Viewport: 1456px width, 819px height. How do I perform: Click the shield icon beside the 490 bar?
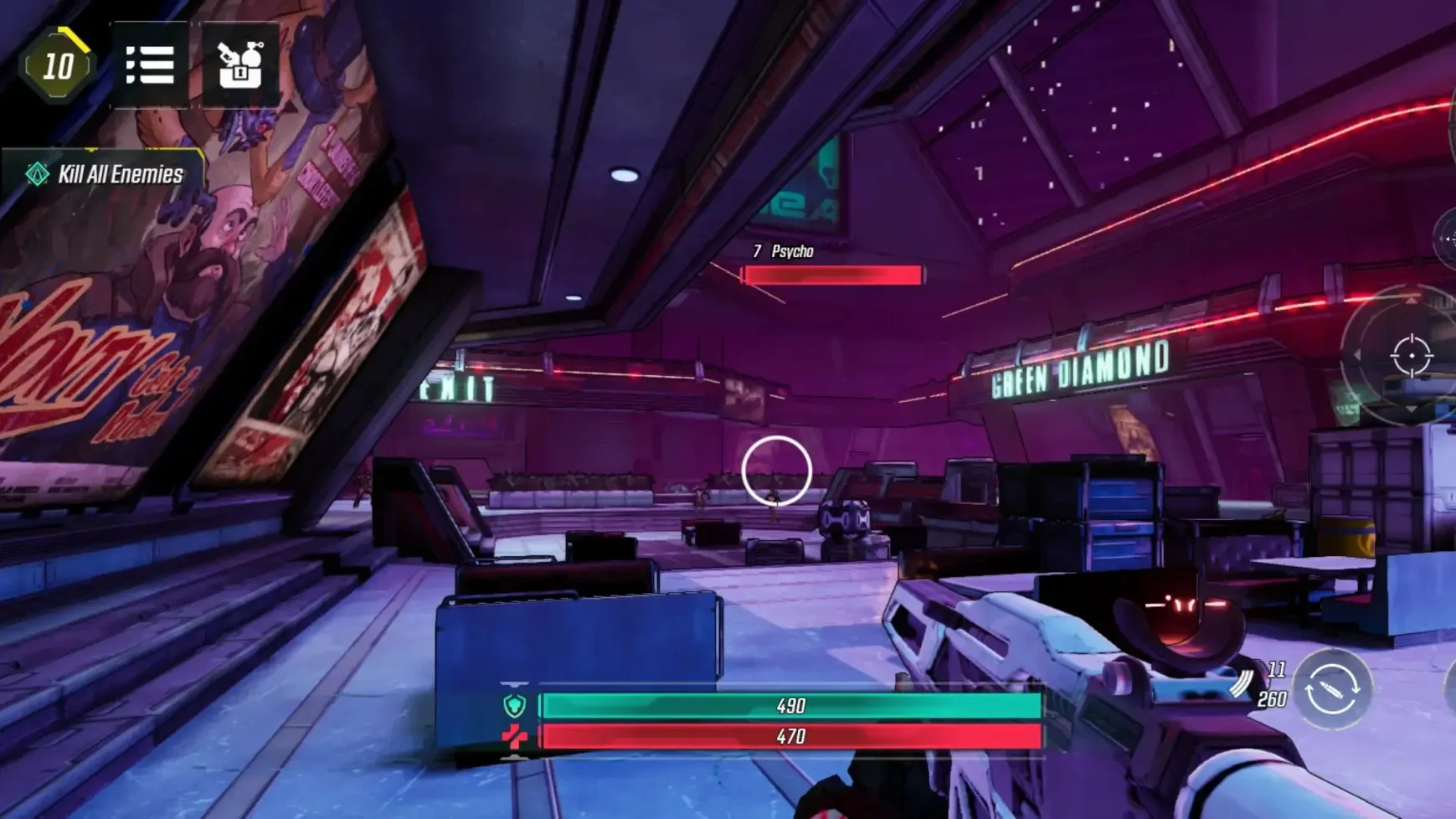[516, 706]
